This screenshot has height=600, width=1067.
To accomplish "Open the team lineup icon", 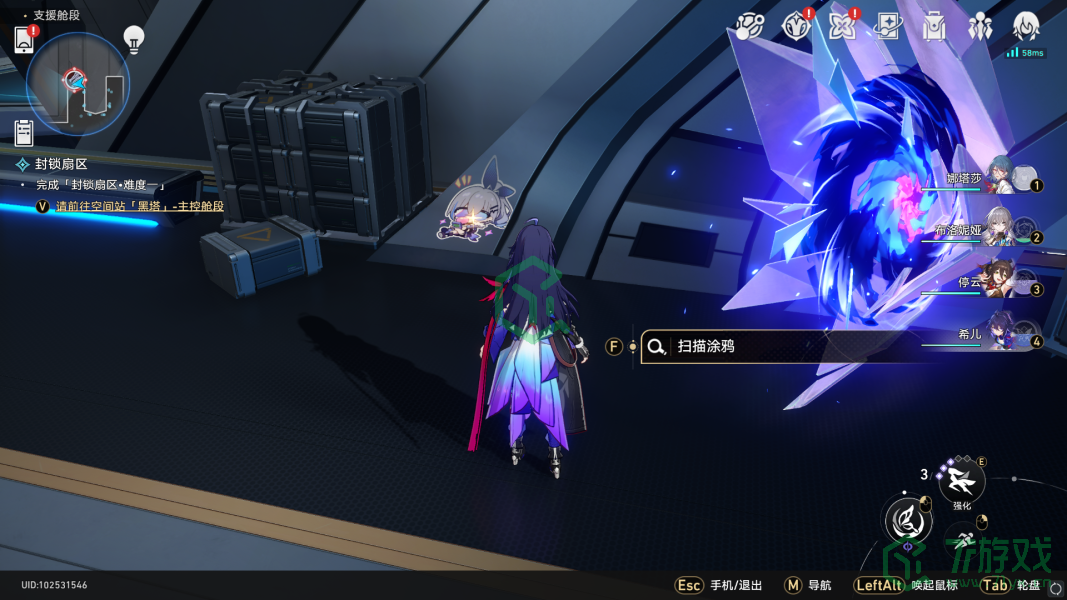I will tap(980, 26).
